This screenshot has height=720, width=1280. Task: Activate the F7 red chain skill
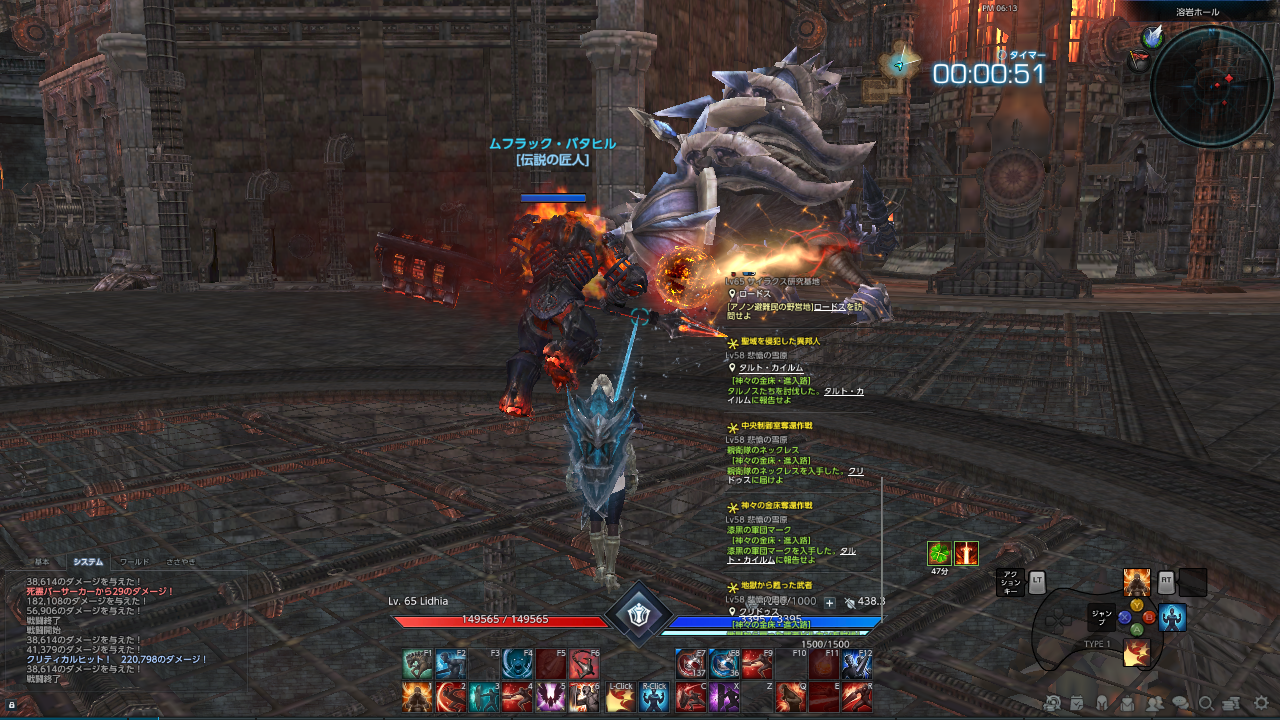pyautogui.click(x=690, y=664)
